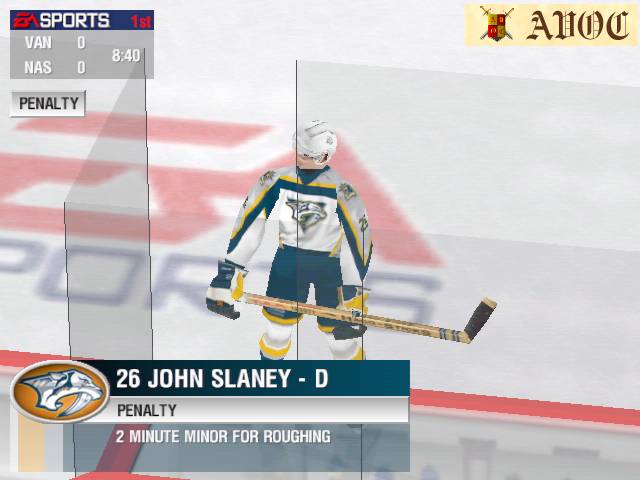The width and height of the screenshot is (640, 480).
Task: Select the Nashville Predators logo badge
Action: pyautogui.click(x=59, y=393)
